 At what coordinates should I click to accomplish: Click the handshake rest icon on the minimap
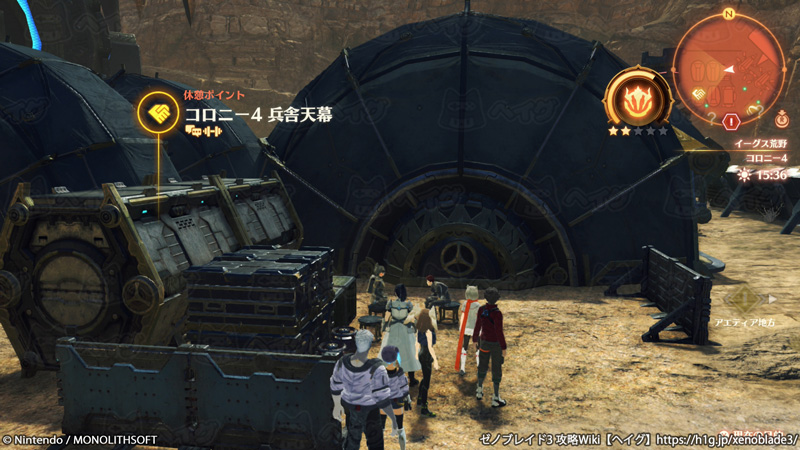pyautogui.click(x=700, y=94)
